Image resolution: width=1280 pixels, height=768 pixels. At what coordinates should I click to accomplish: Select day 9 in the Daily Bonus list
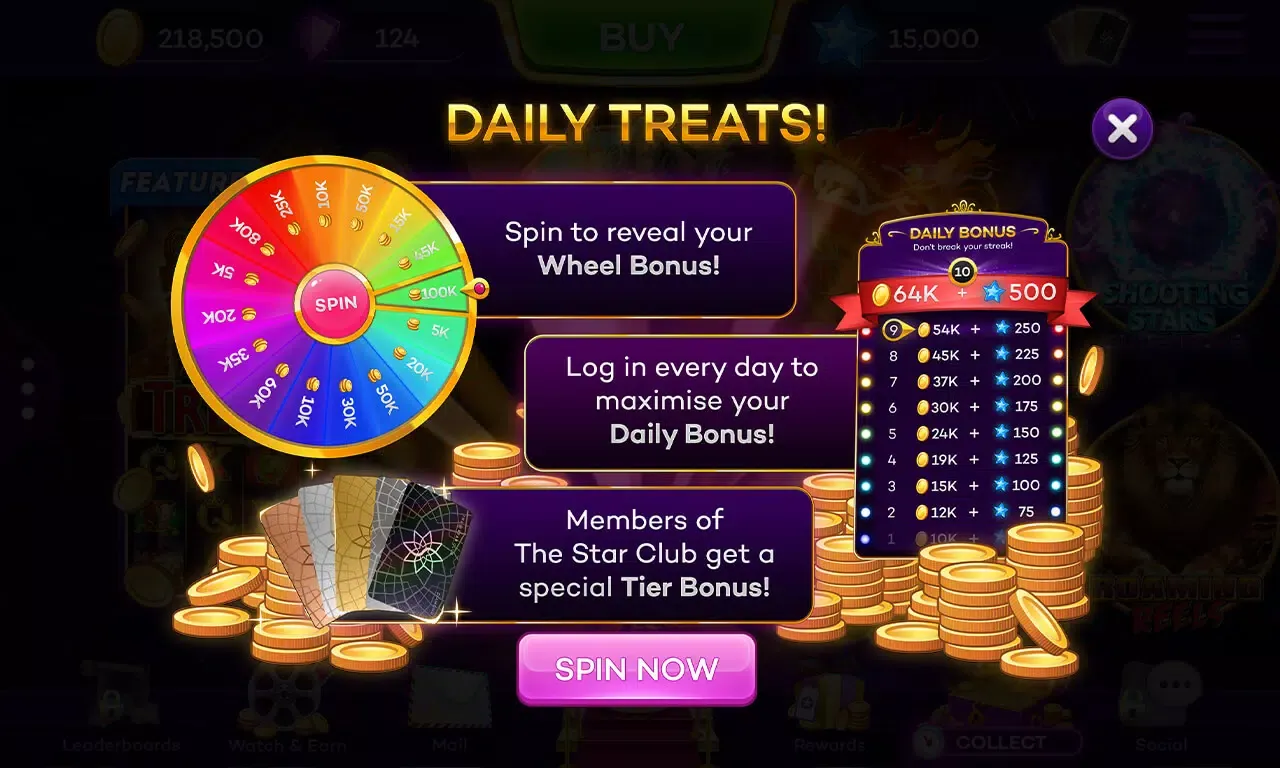pos(960,328)
